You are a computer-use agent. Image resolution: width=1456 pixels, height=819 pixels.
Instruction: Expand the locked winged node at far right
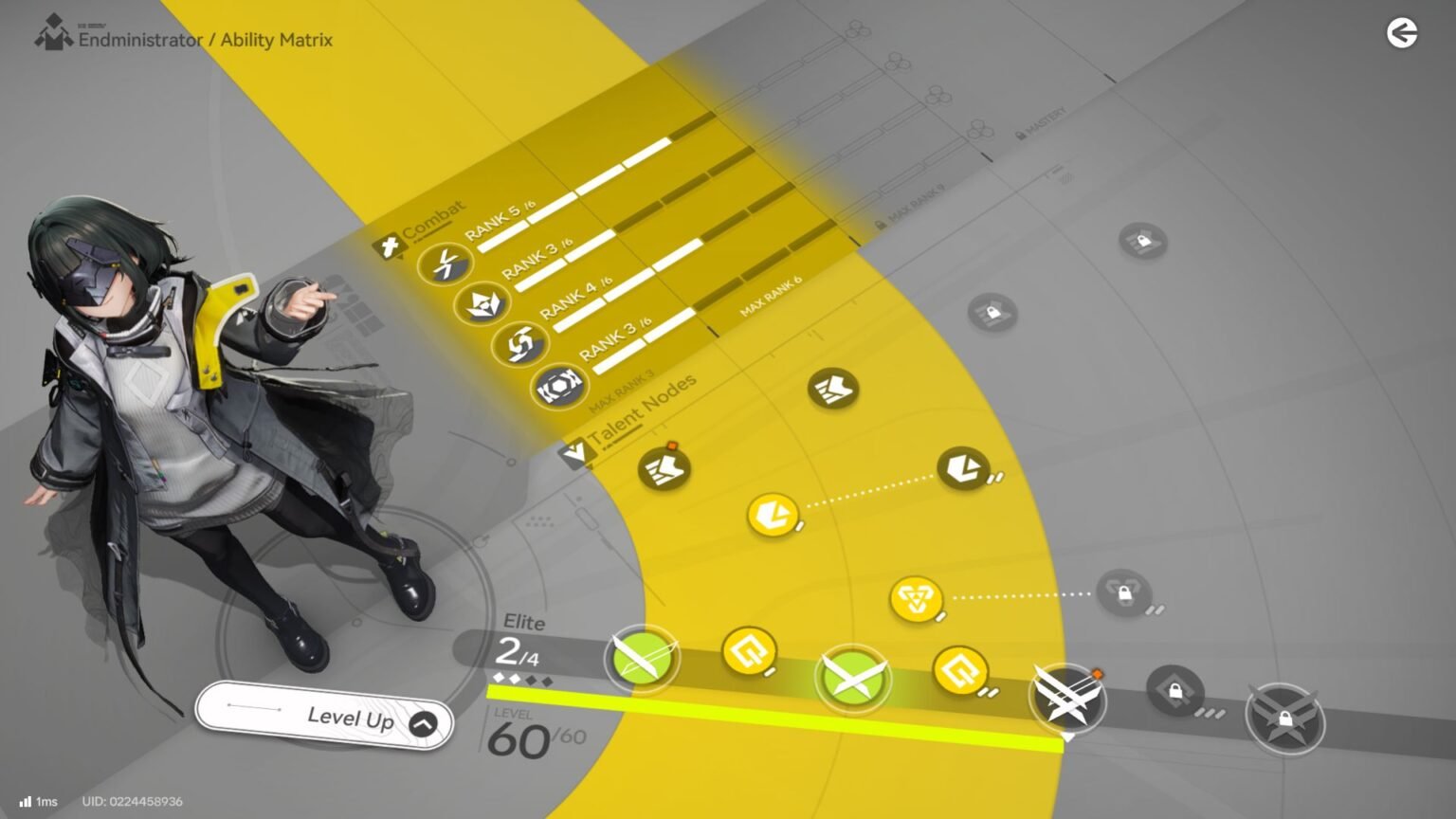pos(1285,719)
